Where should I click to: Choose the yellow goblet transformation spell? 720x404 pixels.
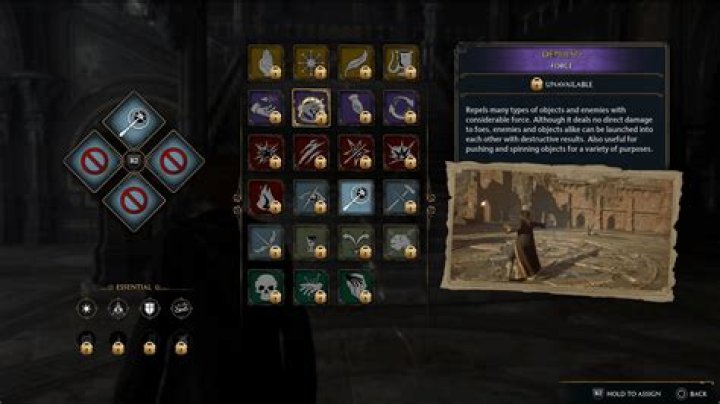coord(400,62)
